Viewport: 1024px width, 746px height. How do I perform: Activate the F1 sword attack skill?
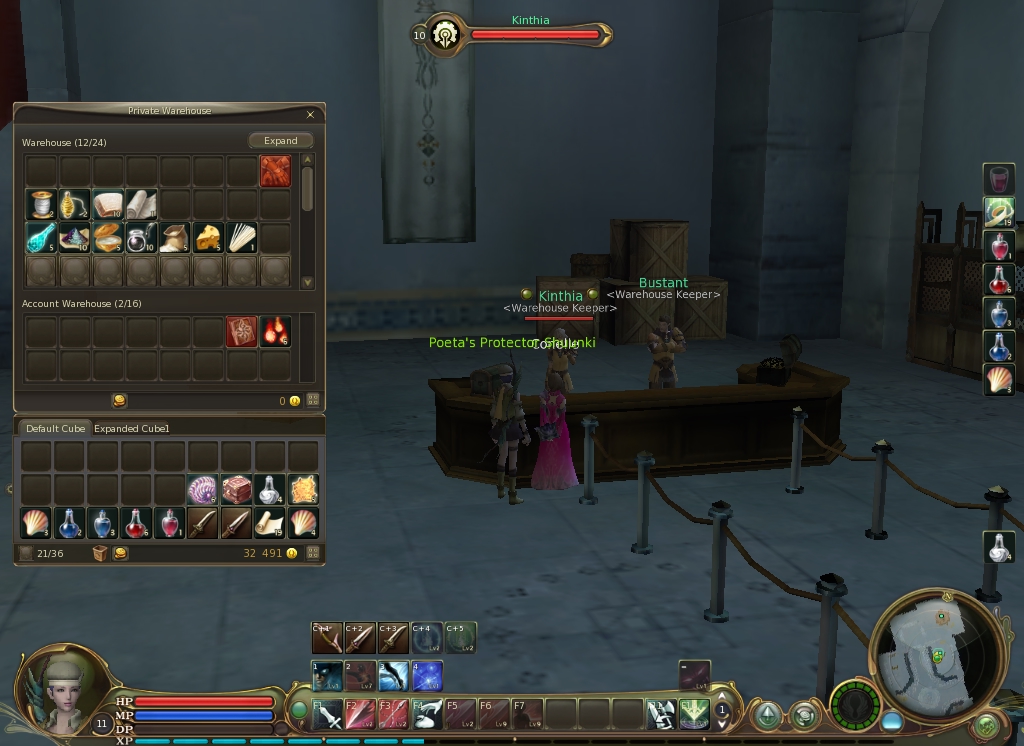pos(327,714)
